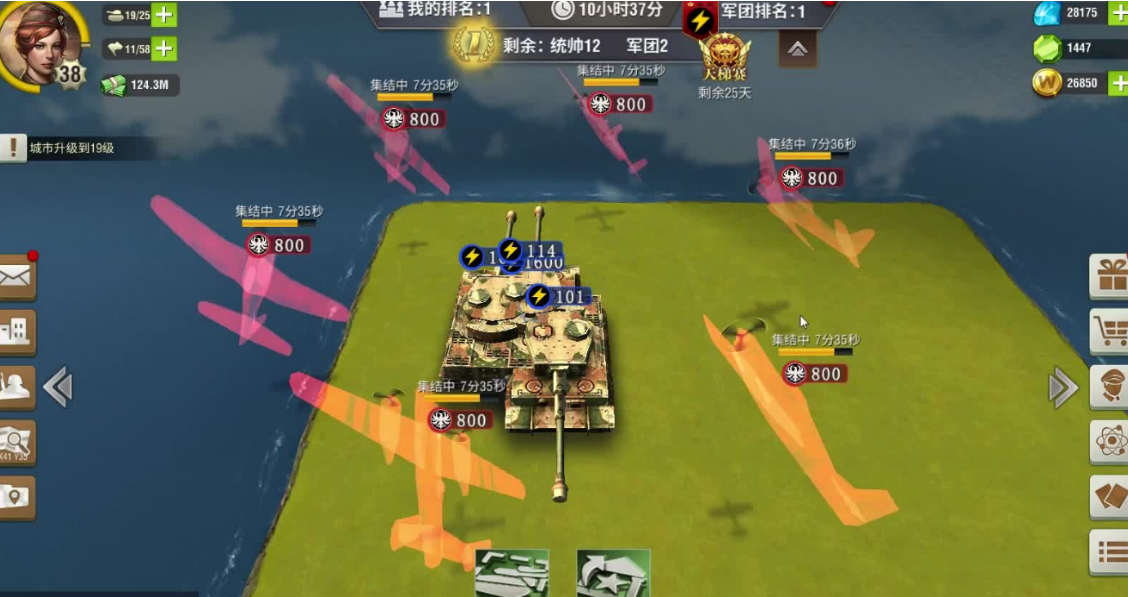This screenshot has width=1128, height=597.
Task: Collapse the top ranking panel arrow
Action: (797, 48)
